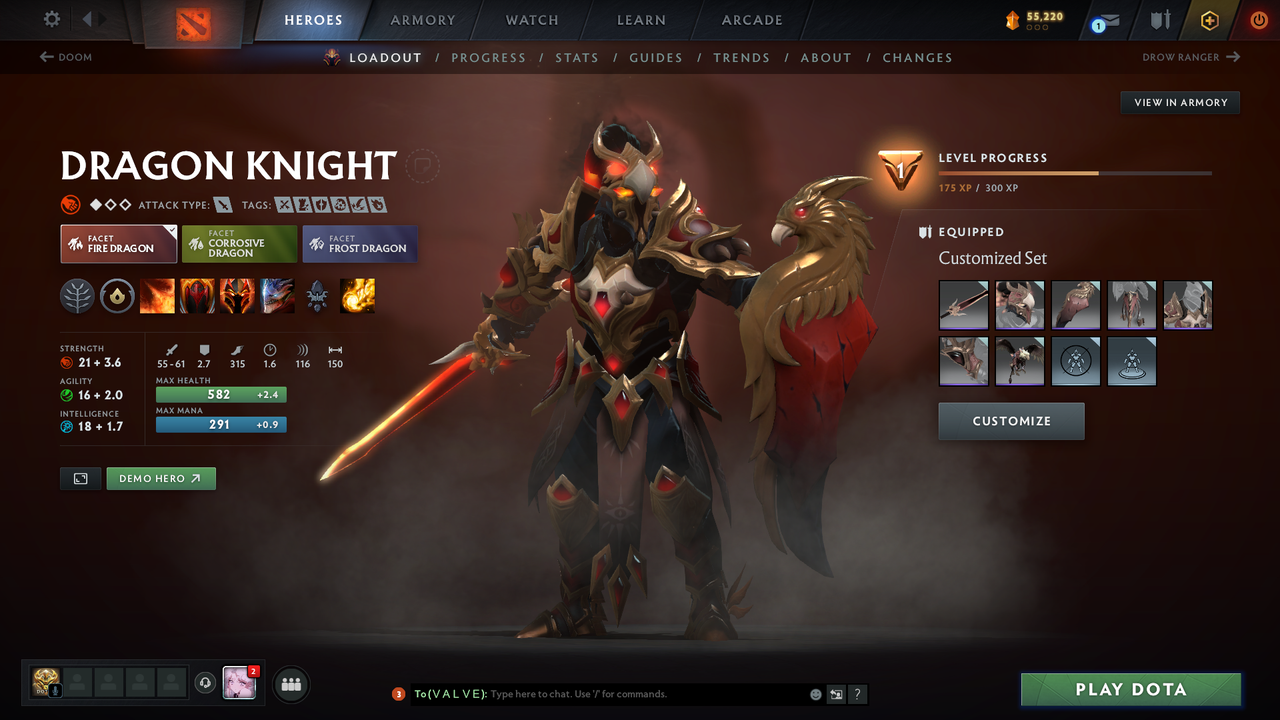Select the Frost Dragon facet

(360, 243)
